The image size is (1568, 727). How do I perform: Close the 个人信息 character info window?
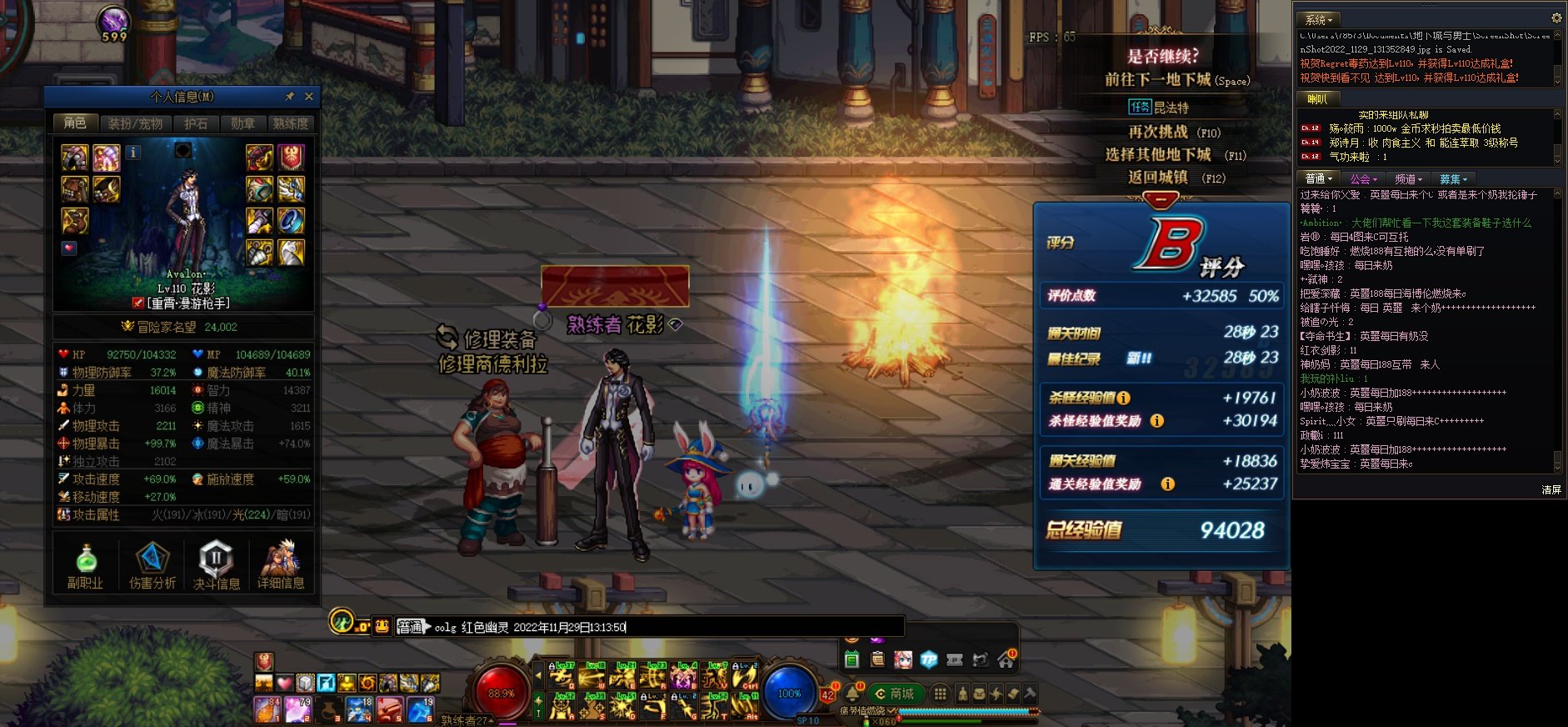click(x=309, y=97)
